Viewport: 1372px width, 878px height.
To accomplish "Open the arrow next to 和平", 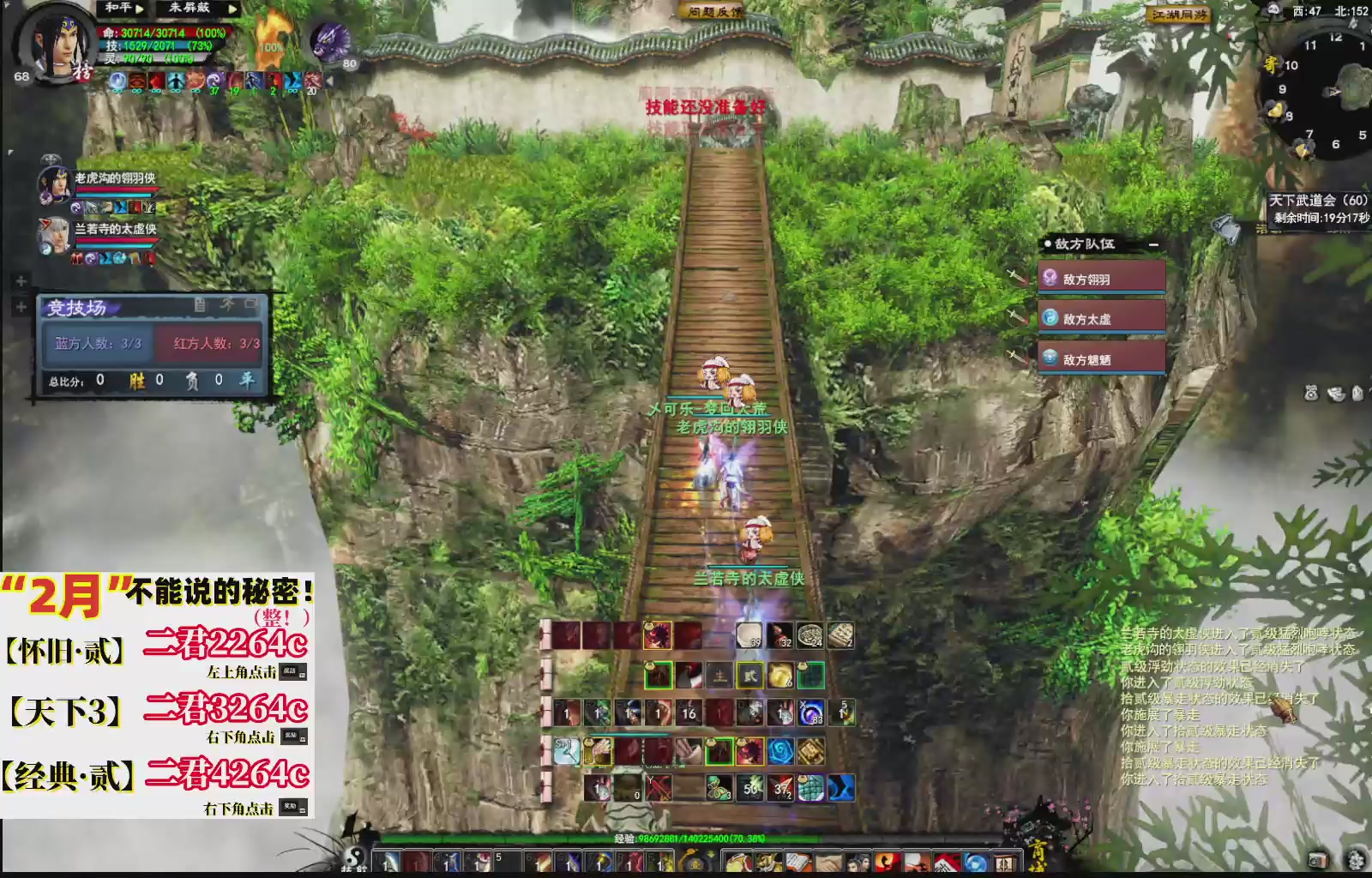I will [x=138, y=9].
